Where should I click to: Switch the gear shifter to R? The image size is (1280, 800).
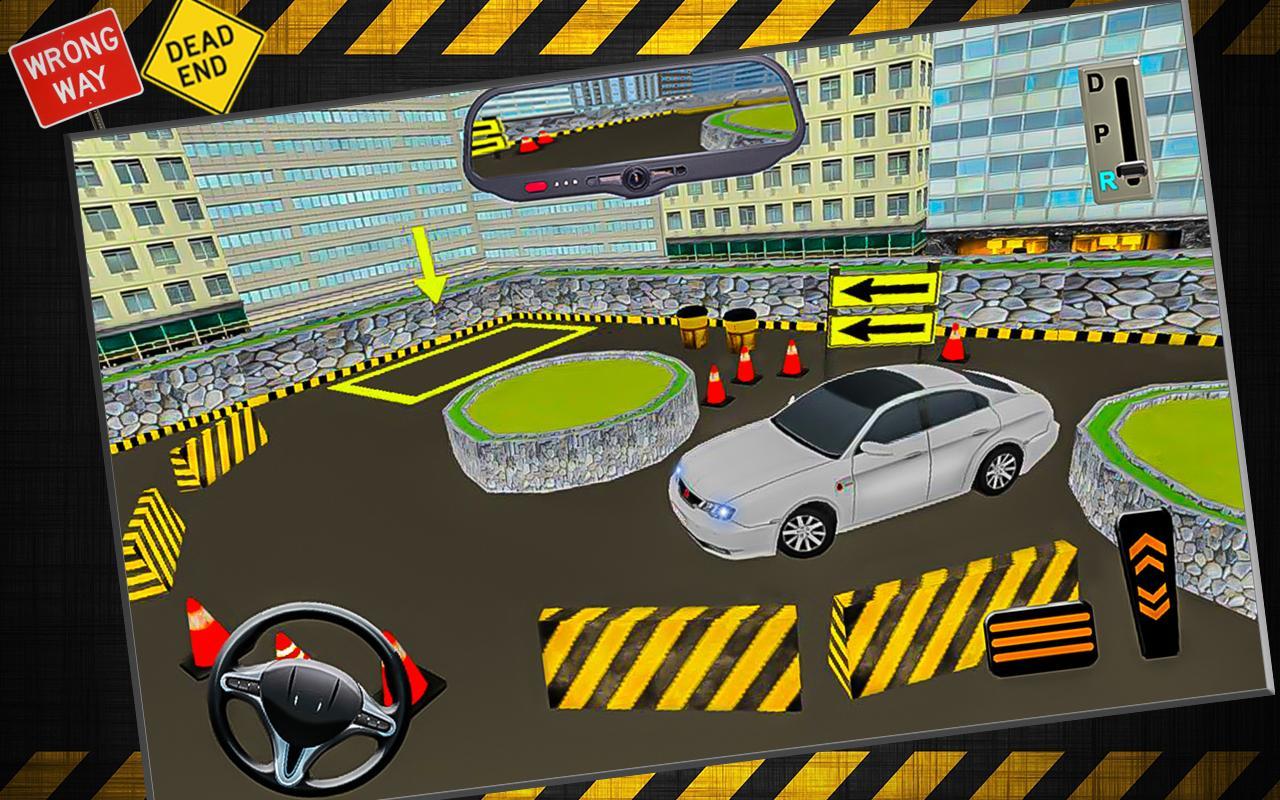pos(1109,182)
